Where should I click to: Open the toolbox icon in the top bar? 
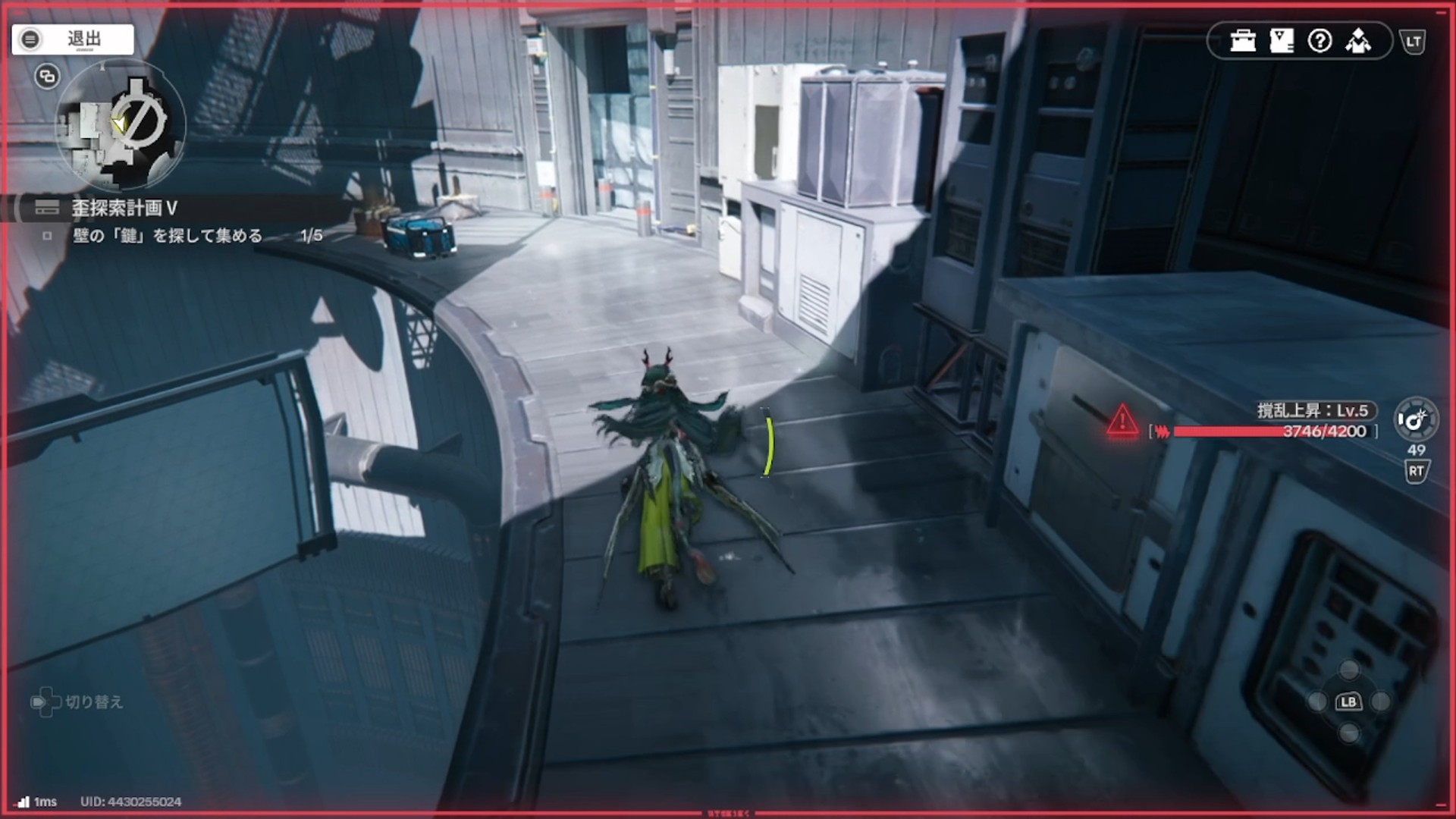[1243, 41]
